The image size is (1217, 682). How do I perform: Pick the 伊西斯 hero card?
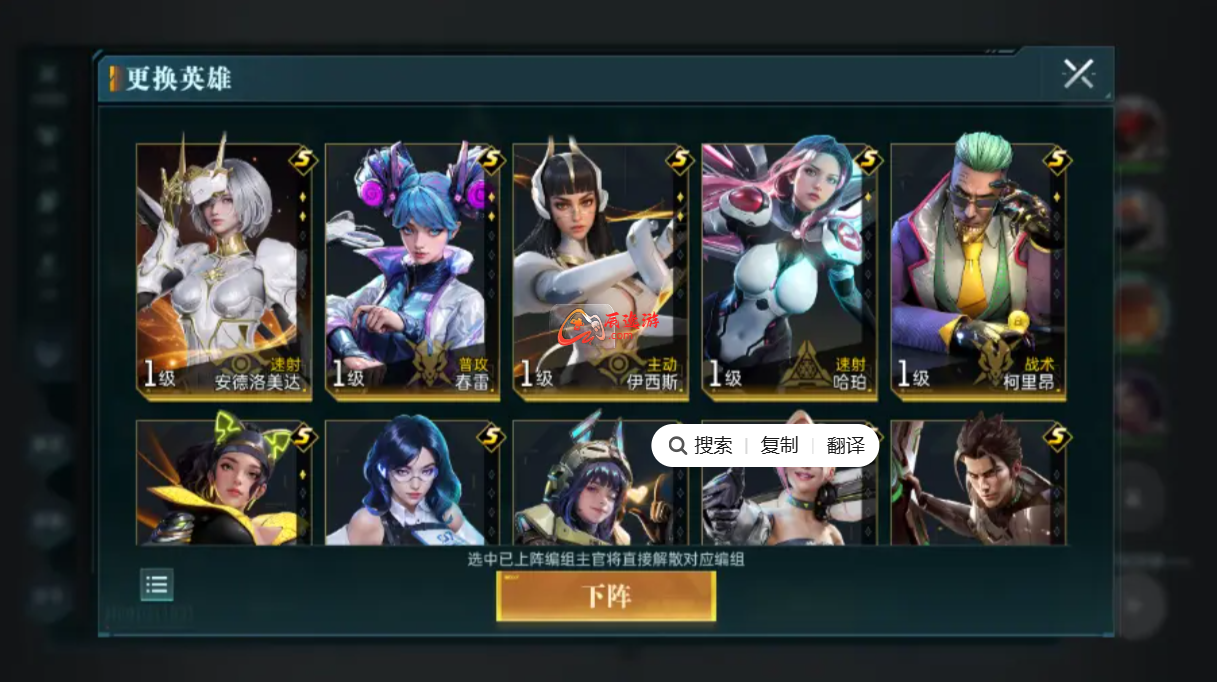[x=600, y=270]
